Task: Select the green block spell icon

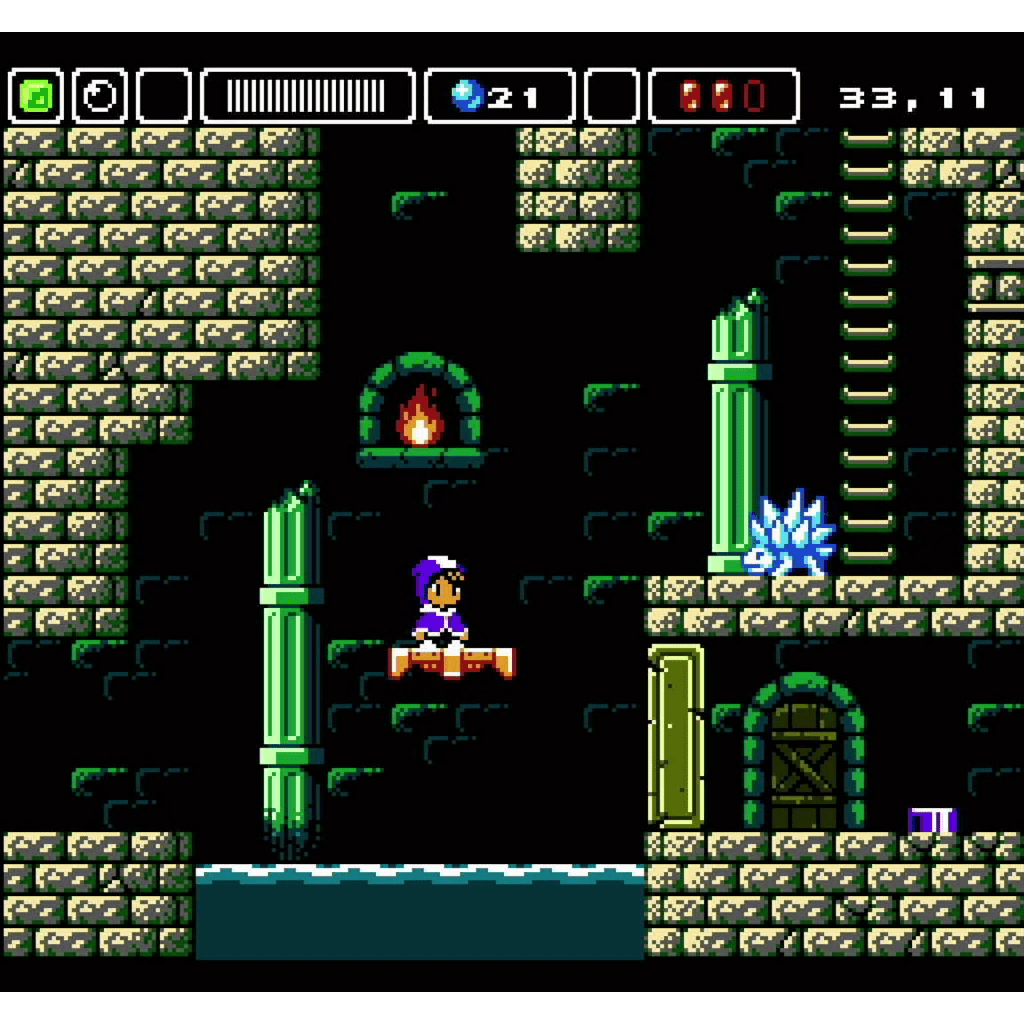Action: (x=36, y=96)
